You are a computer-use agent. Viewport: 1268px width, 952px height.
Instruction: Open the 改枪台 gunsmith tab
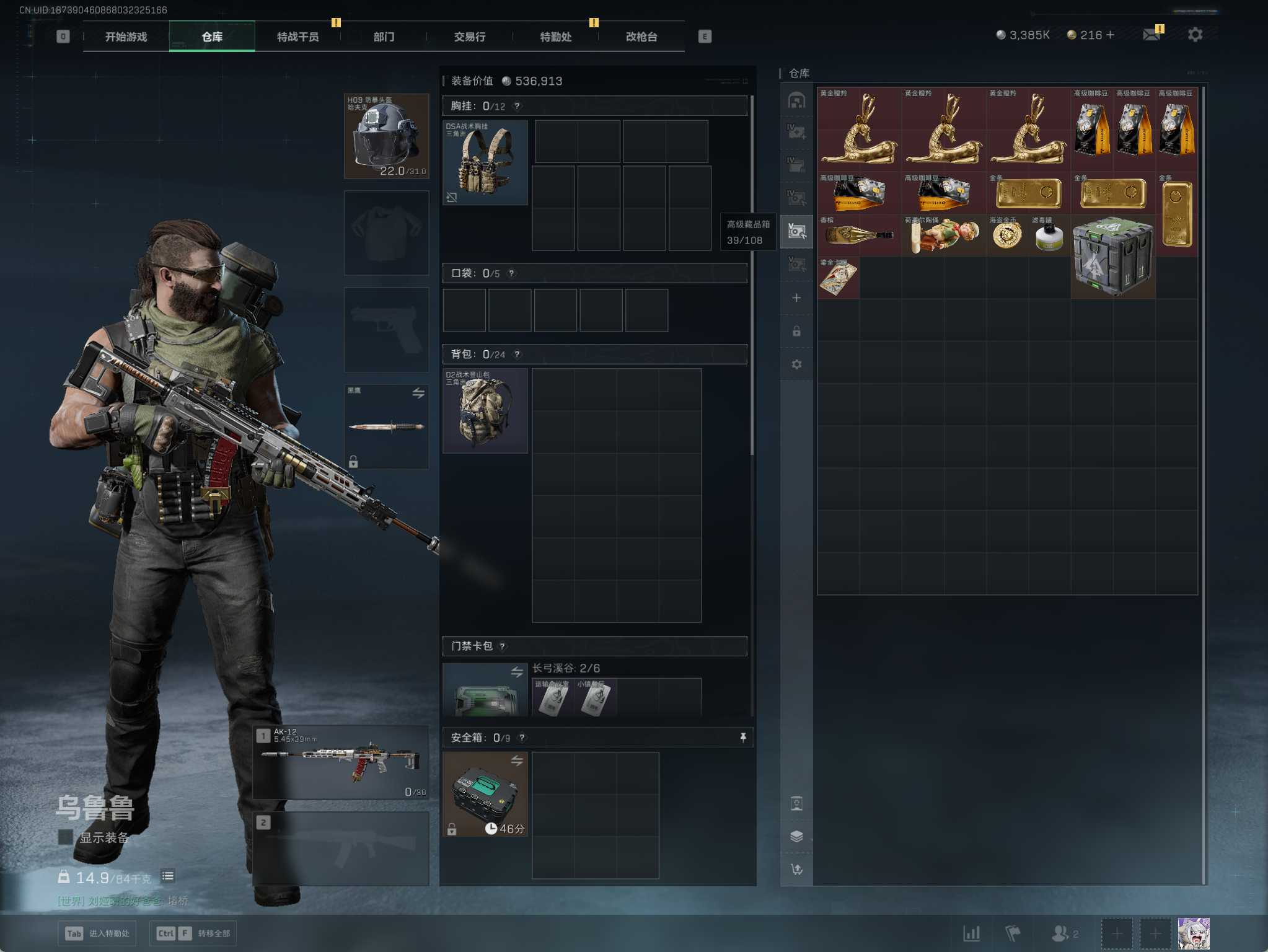click(641, 37)
